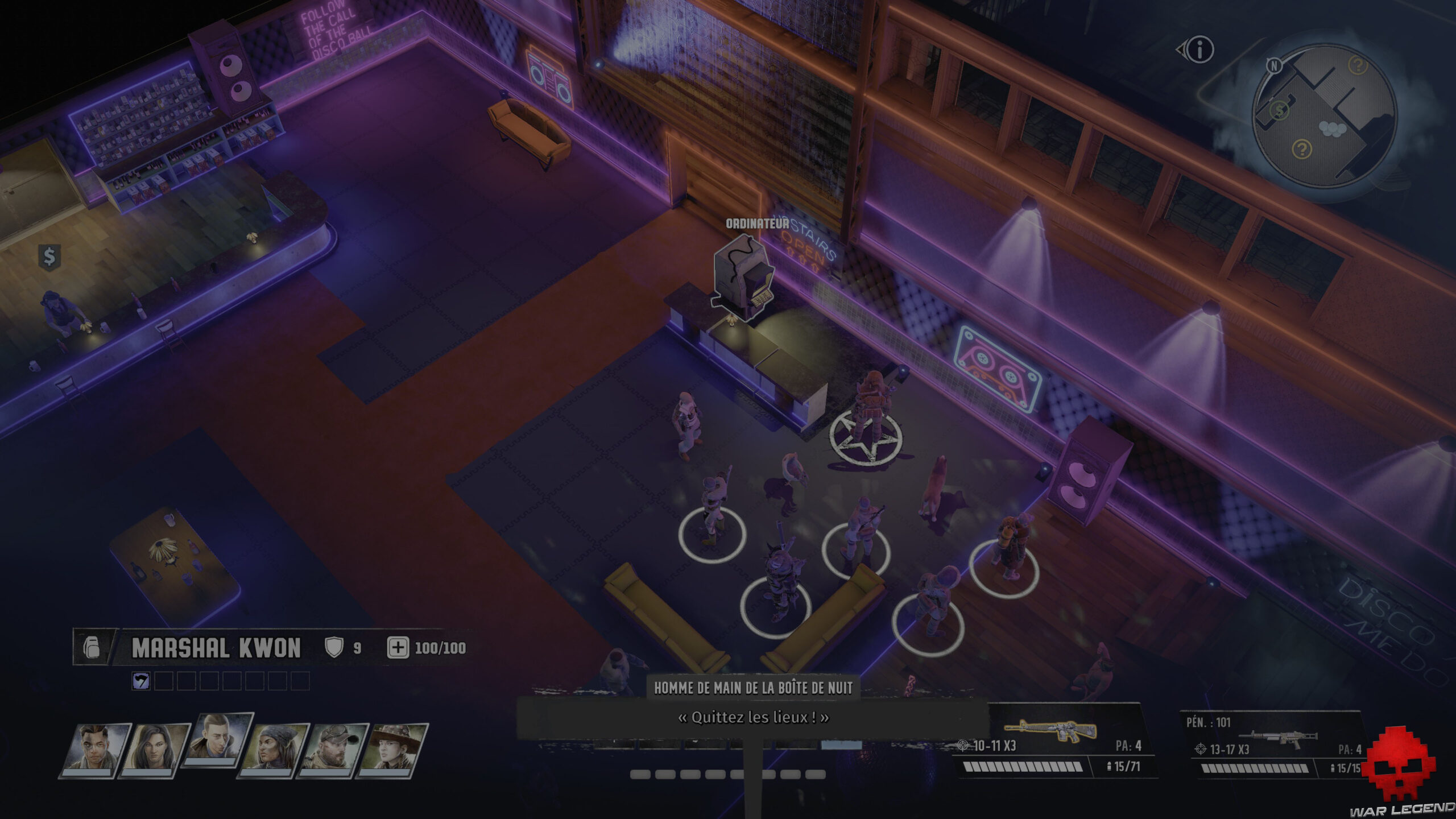The width and height of the screenshot is (1456, 819).
Task: Click the info speaker icon near the minimap
Action: [x=1200, y=50]
